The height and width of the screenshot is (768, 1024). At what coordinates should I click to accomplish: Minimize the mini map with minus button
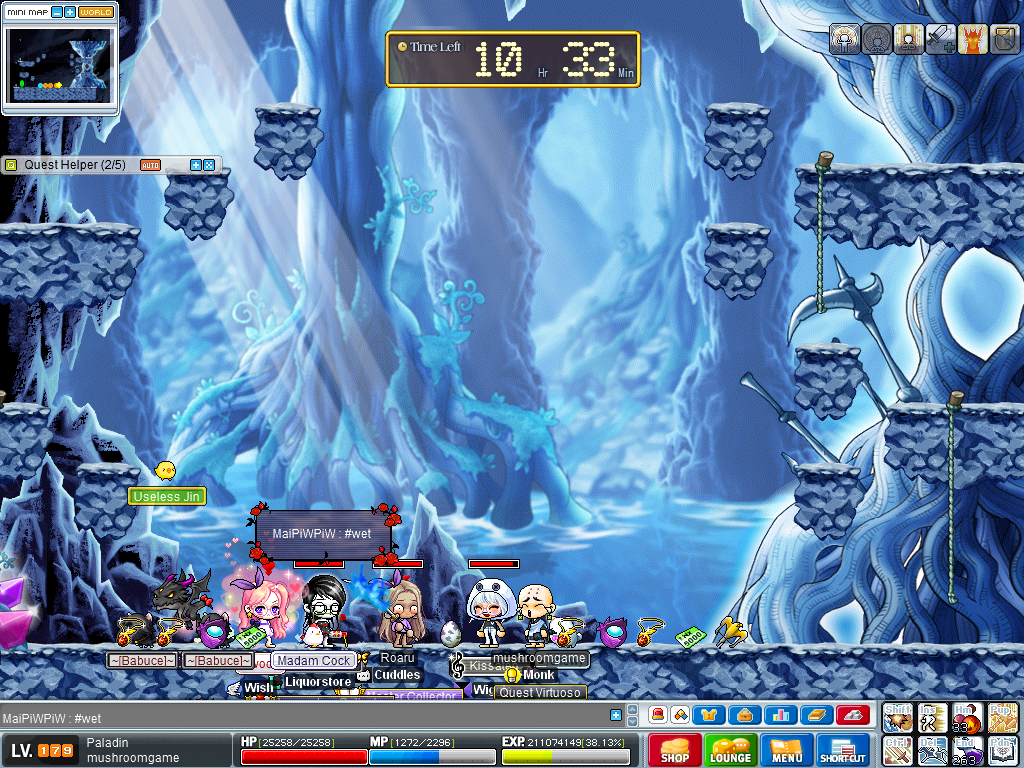(x=57, y=12)
